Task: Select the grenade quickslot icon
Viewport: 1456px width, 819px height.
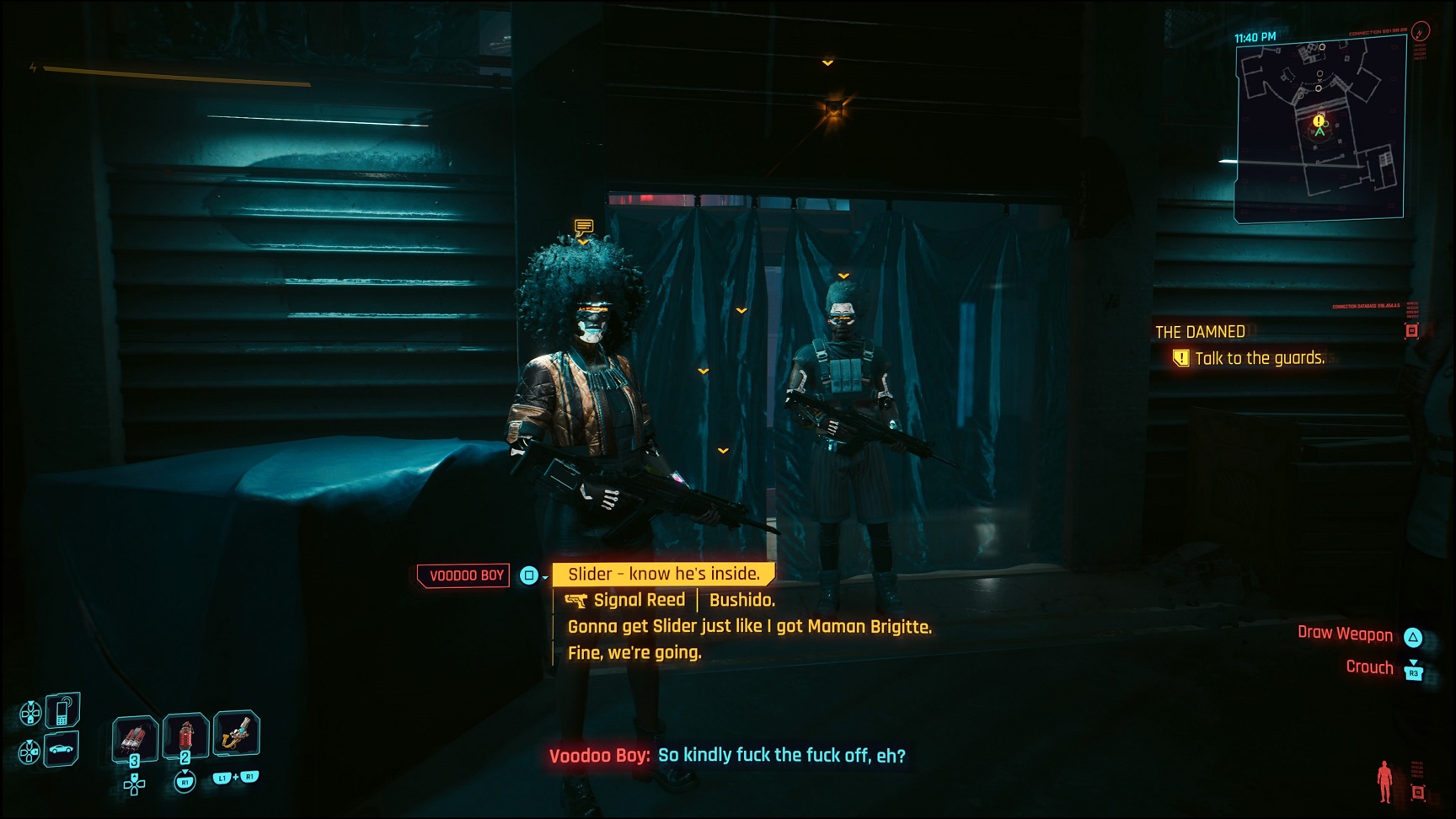Action: click(135, 735)
